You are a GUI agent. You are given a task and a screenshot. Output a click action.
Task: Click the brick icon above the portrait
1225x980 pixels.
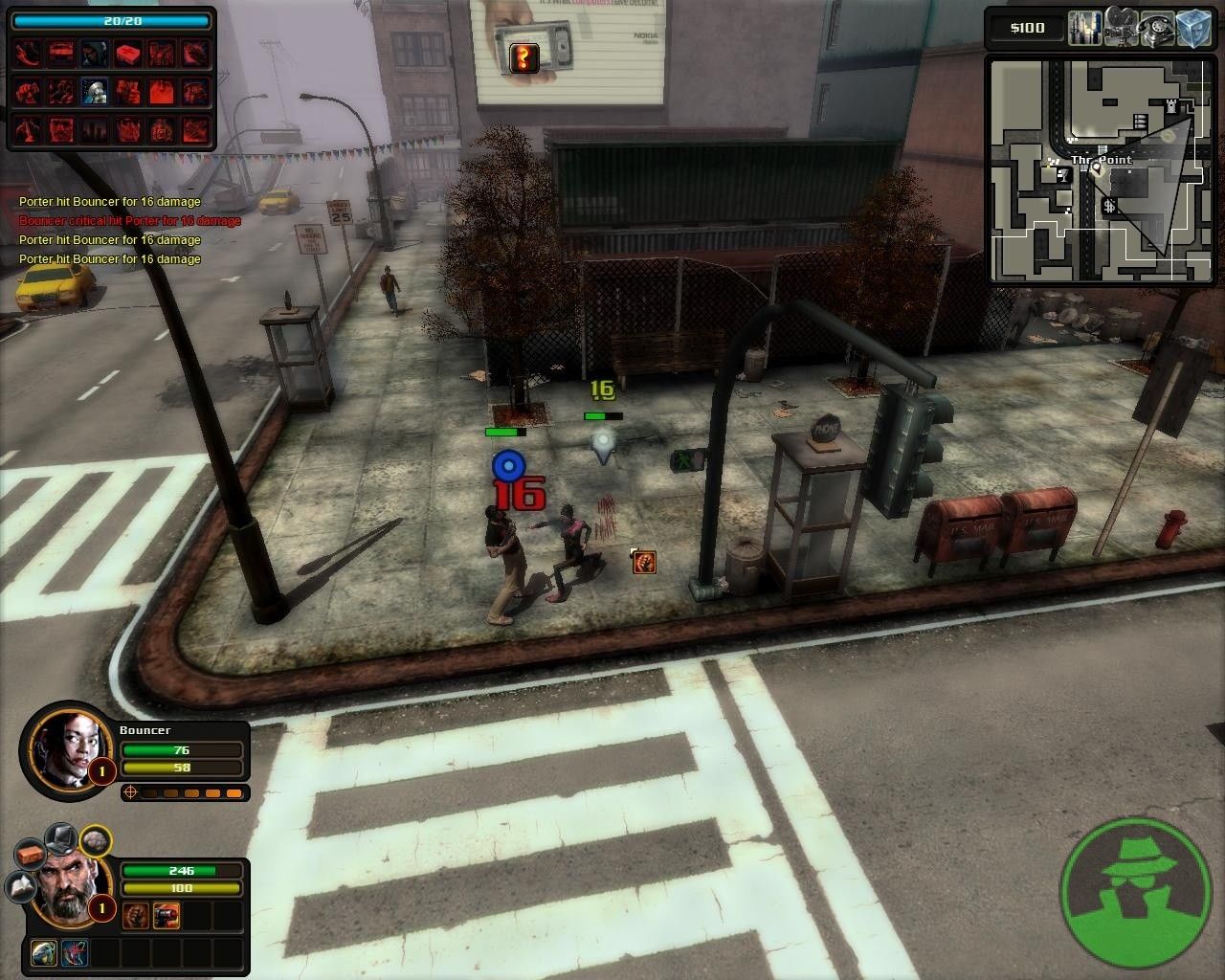click(30, 854)
